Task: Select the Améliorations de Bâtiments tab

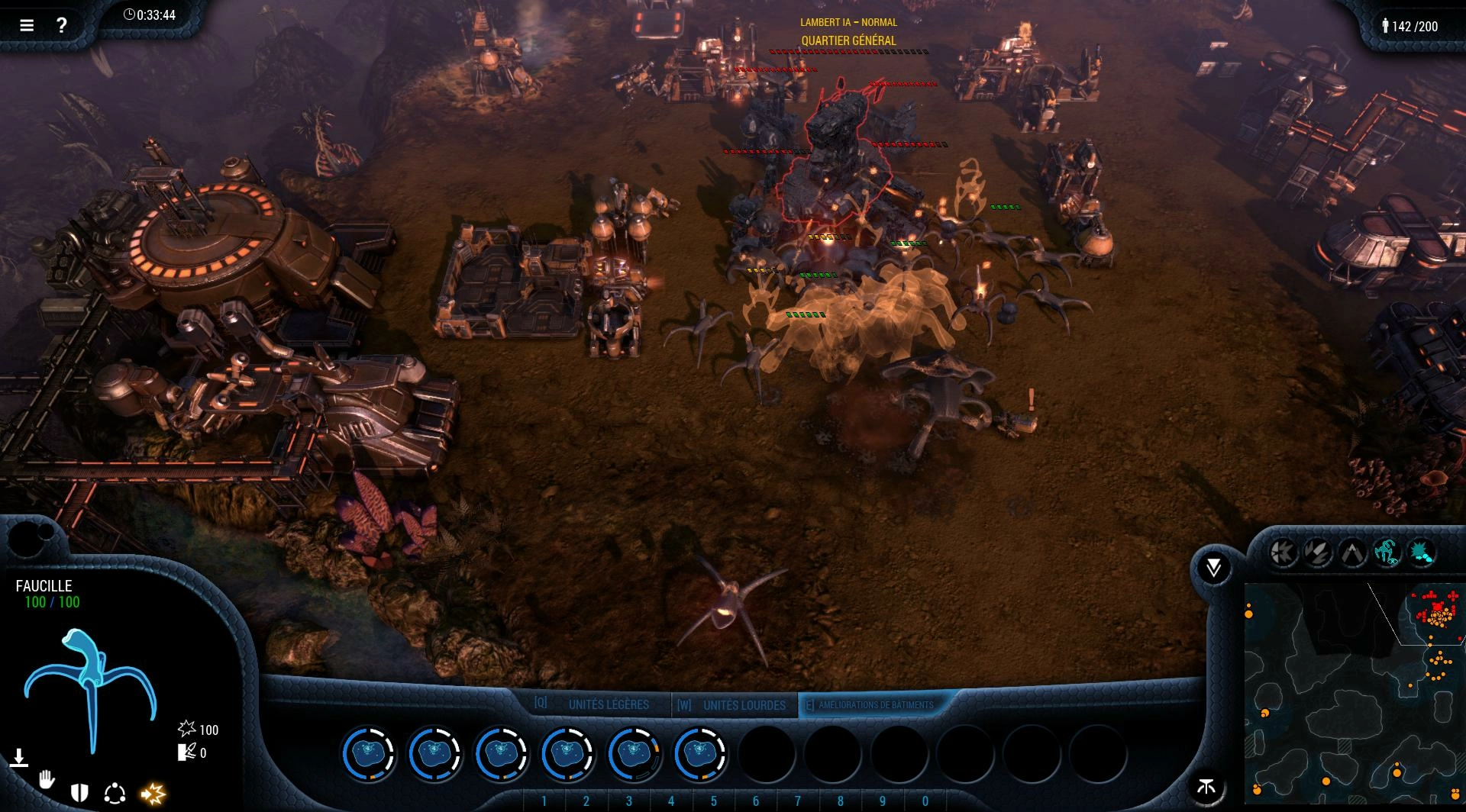Action: [x=874, y=704]
